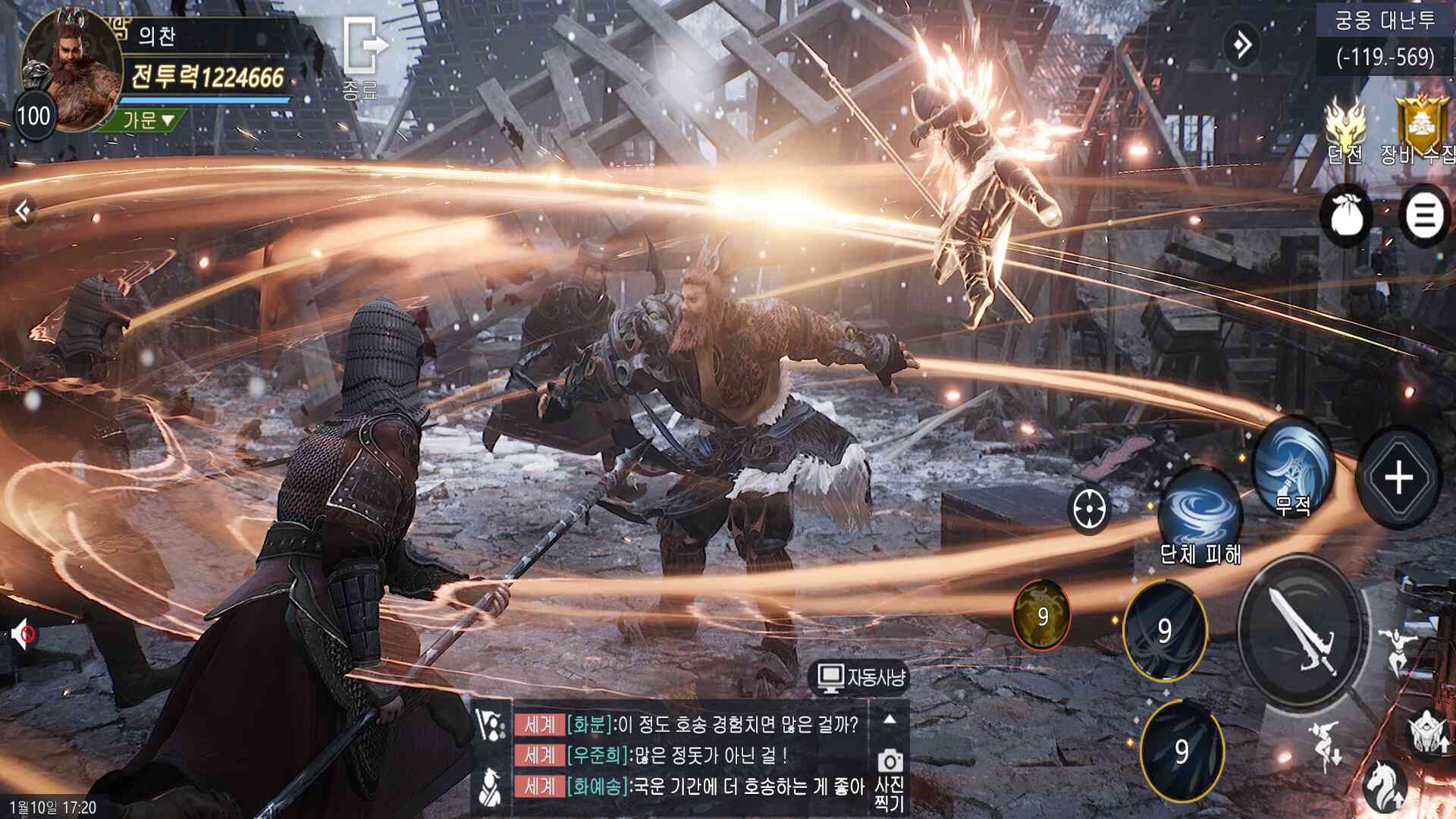Collapse the top-right panel arrow button
The height and width of the screenshot is (819, 1456).
click(x=1242, y=45)
